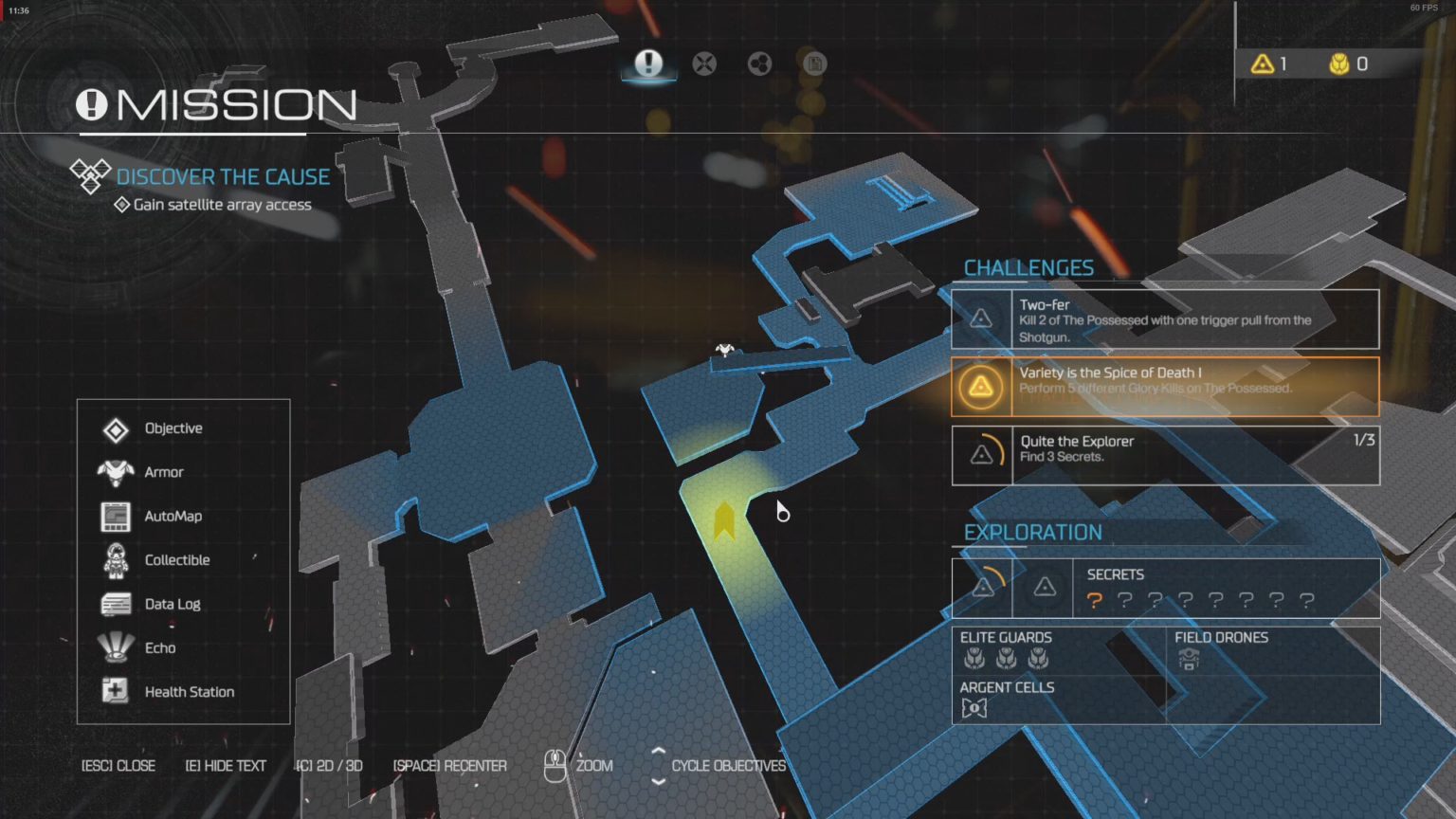Open the Weapon Mods tab
Viewport: 1456px width, 819px height.
point(703,64)
